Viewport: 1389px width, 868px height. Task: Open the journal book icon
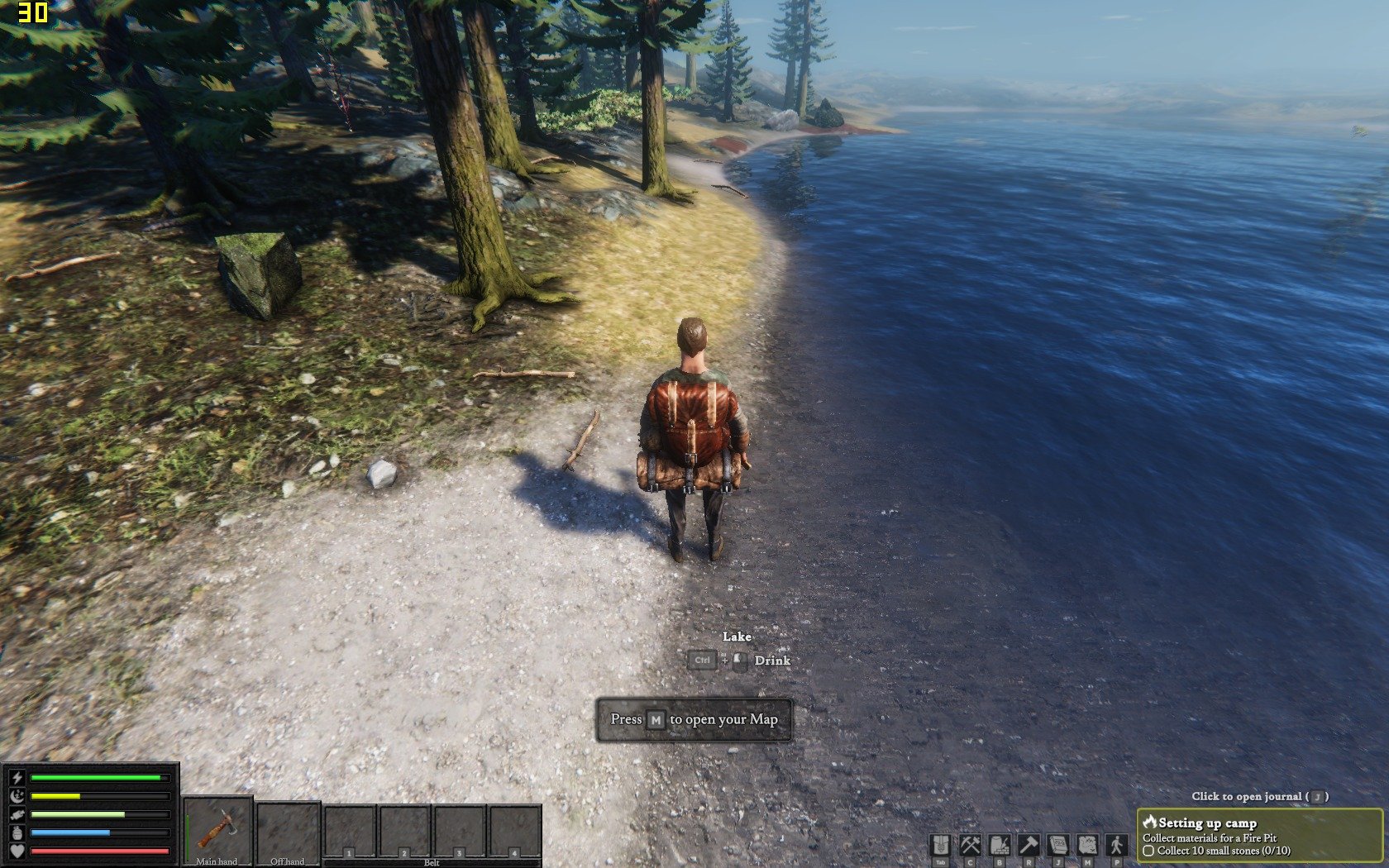pyautogui.click(x=1058, y=846)
